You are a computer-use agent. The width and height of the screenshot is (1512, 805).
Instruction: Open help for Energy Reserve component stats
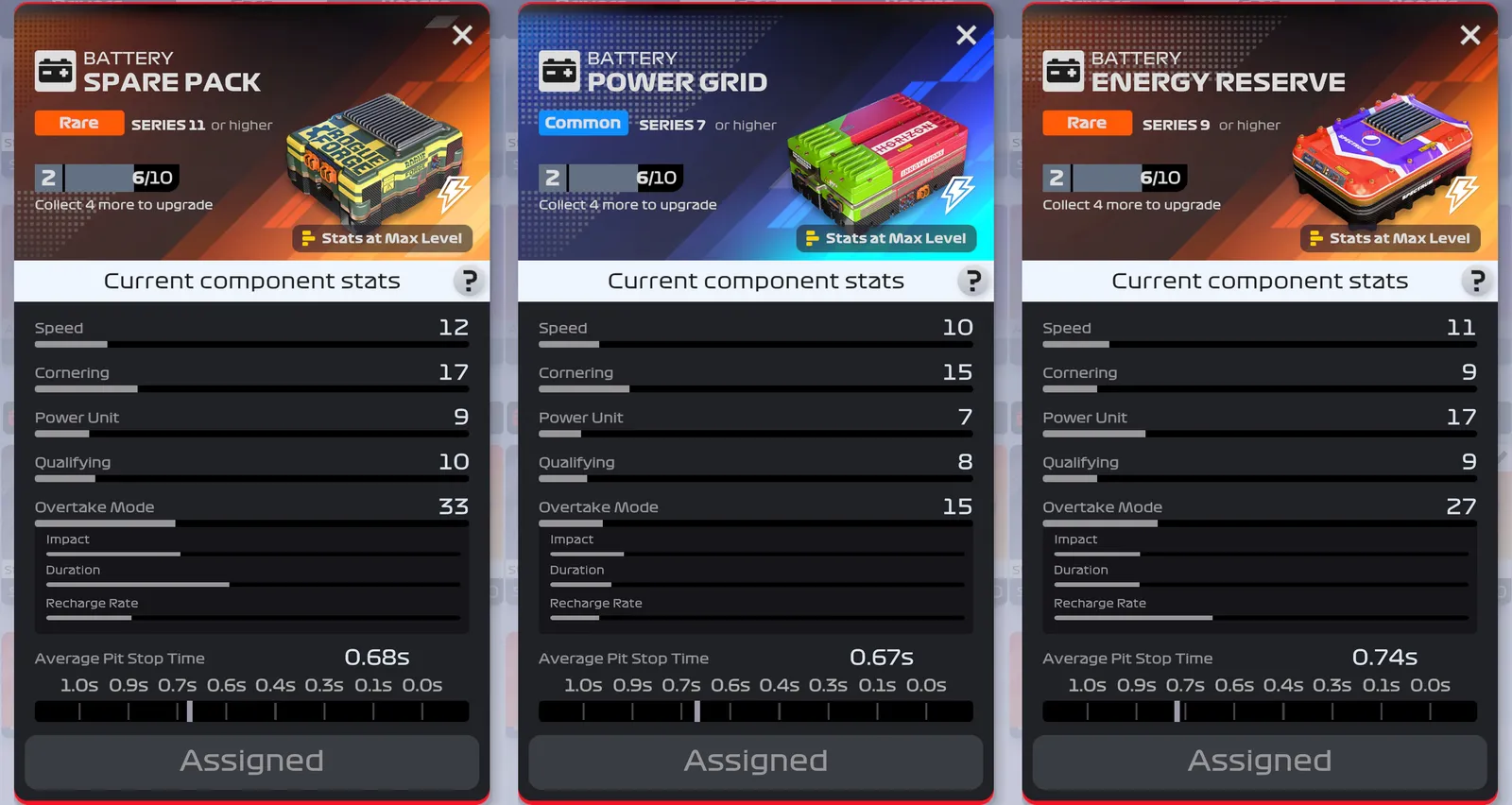point(1476,281)
